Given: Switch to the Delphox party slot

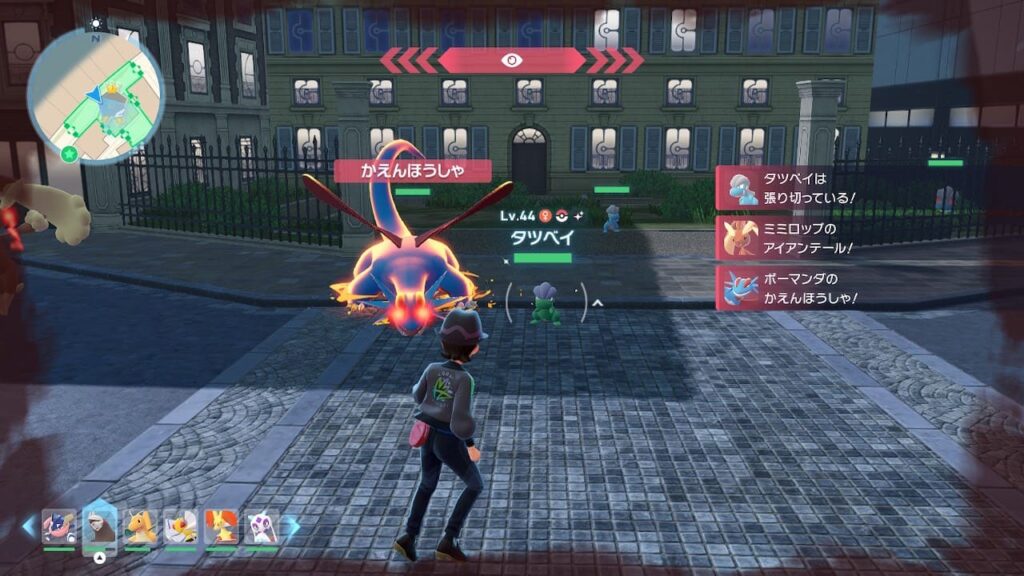Looking at the screenshot, I should click(x=221, y=527).
